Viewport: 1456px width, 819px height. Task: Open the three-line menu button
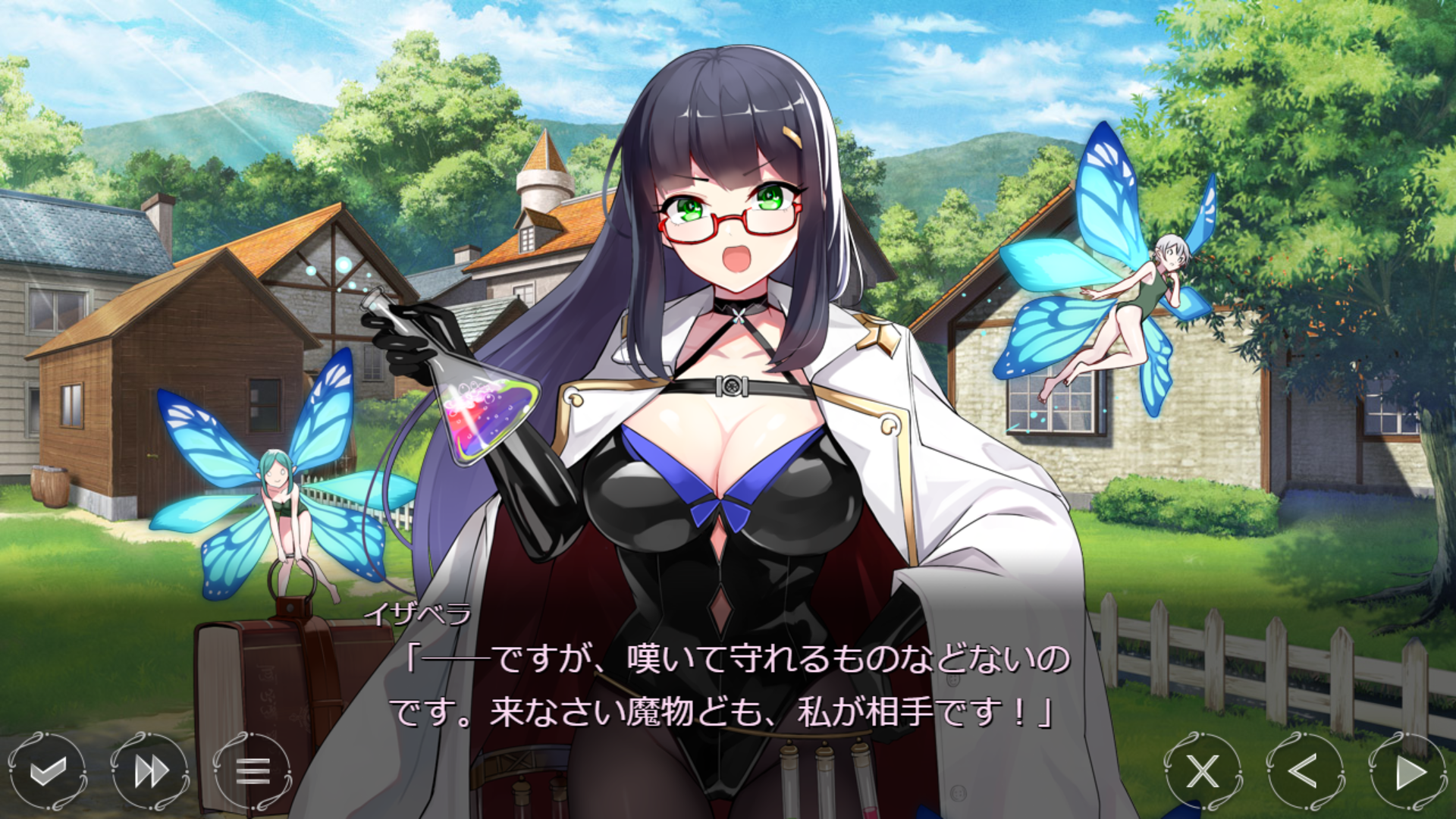tap(253, 771)
